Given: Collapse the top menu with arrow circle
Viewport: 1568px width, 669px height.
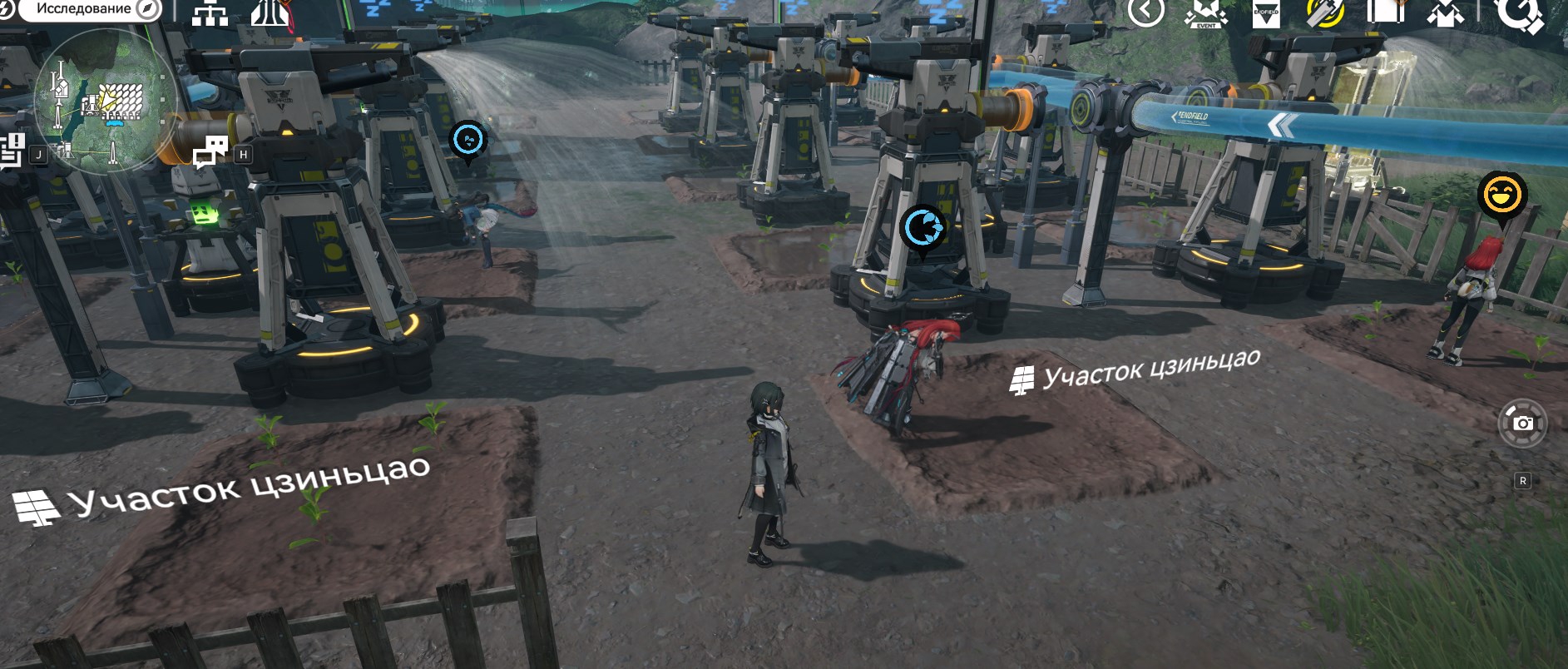Looking at the screenshot, I should click(1145, 12).
